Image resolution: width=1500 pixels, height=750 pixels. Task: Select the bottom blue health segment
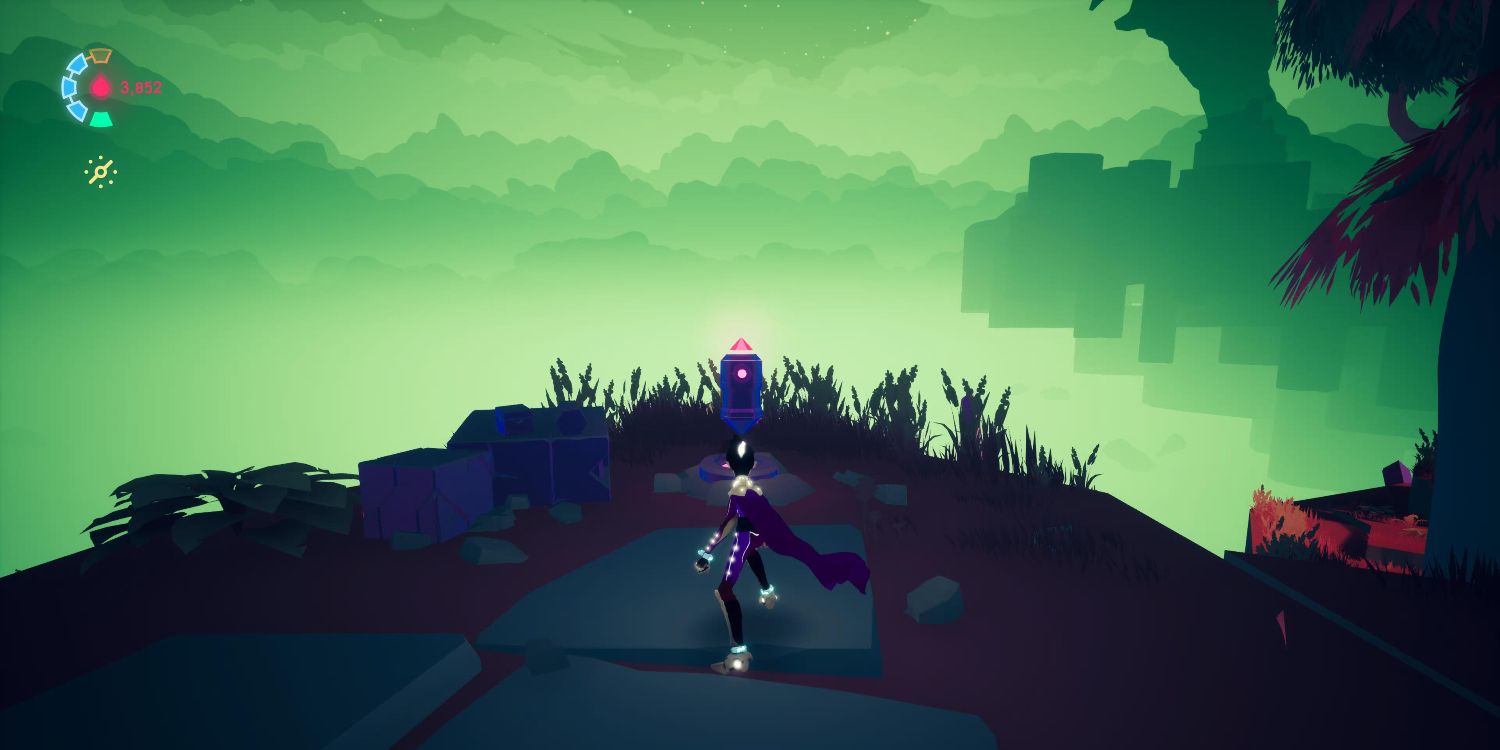tap(76, 113)
